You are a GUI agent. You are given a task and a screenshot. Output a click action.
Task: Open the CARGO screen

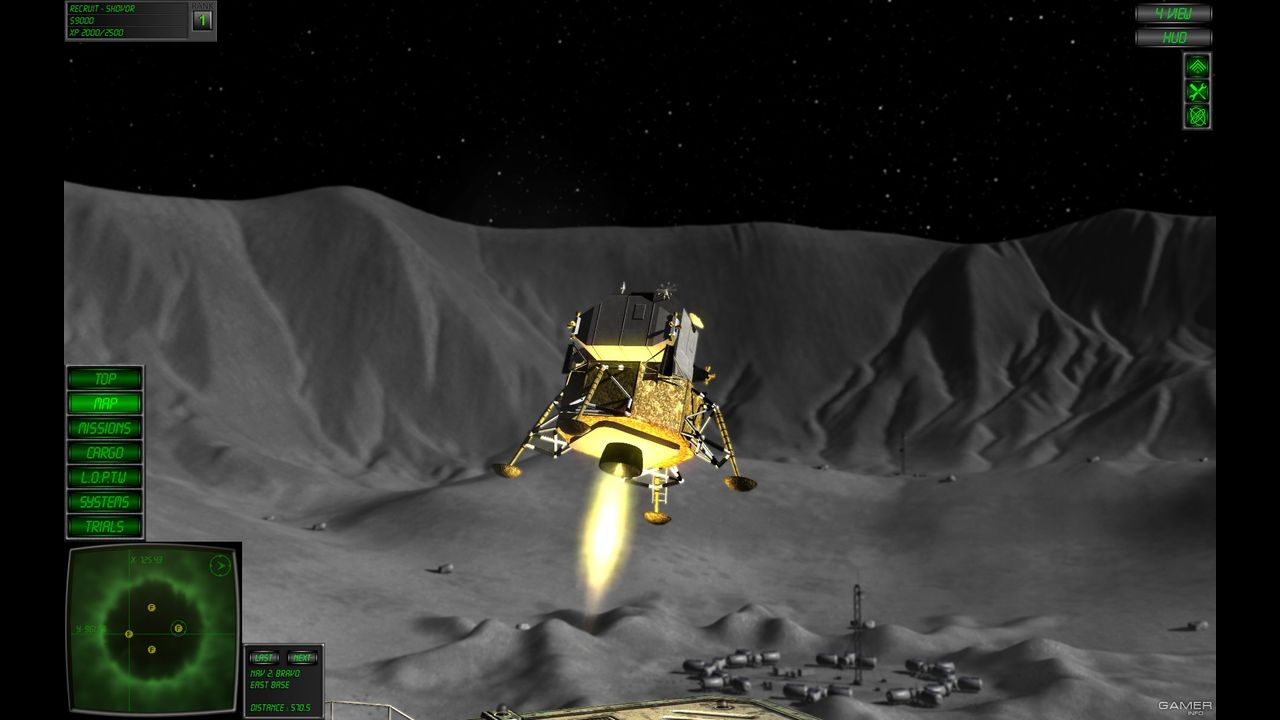click(x=105, y=452)
